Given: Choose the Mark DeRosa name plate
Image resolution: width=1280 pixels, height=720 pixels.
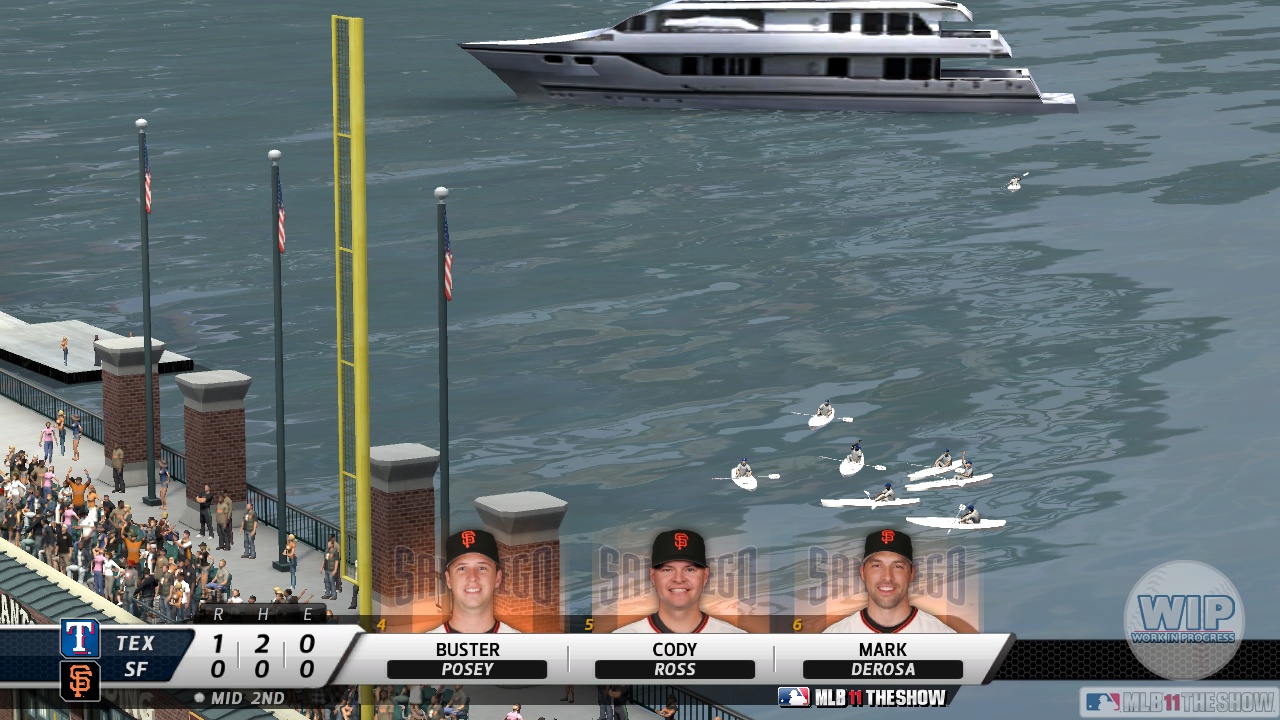Looking at the screenshot, I should point(882,659).
